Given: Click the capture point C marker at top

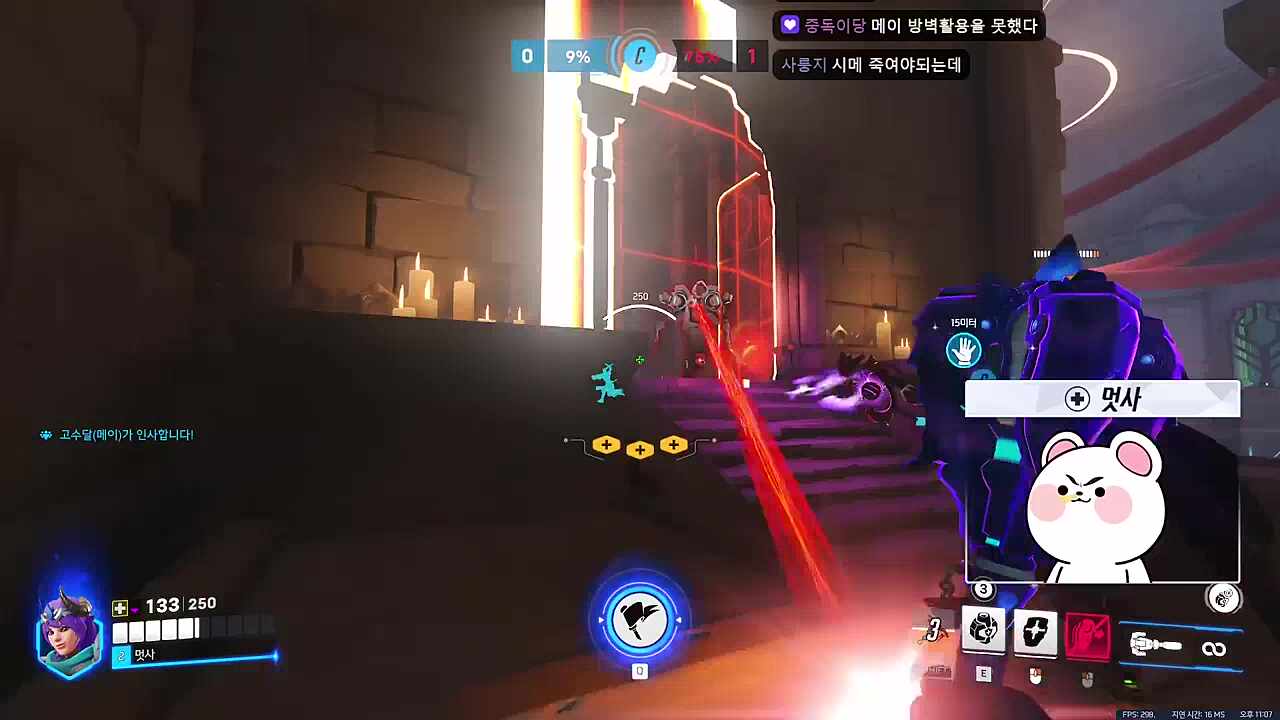Looking at the screenshot, I should pos(637,57).
